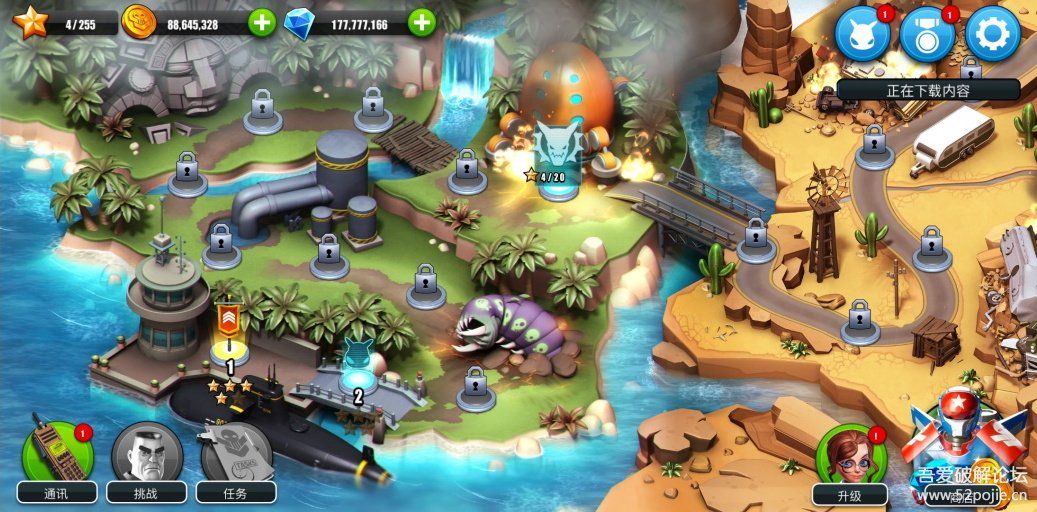This screenshot has width=1037, height=512.
Task: Open the medal achievements icon
Action: (927, 33)
